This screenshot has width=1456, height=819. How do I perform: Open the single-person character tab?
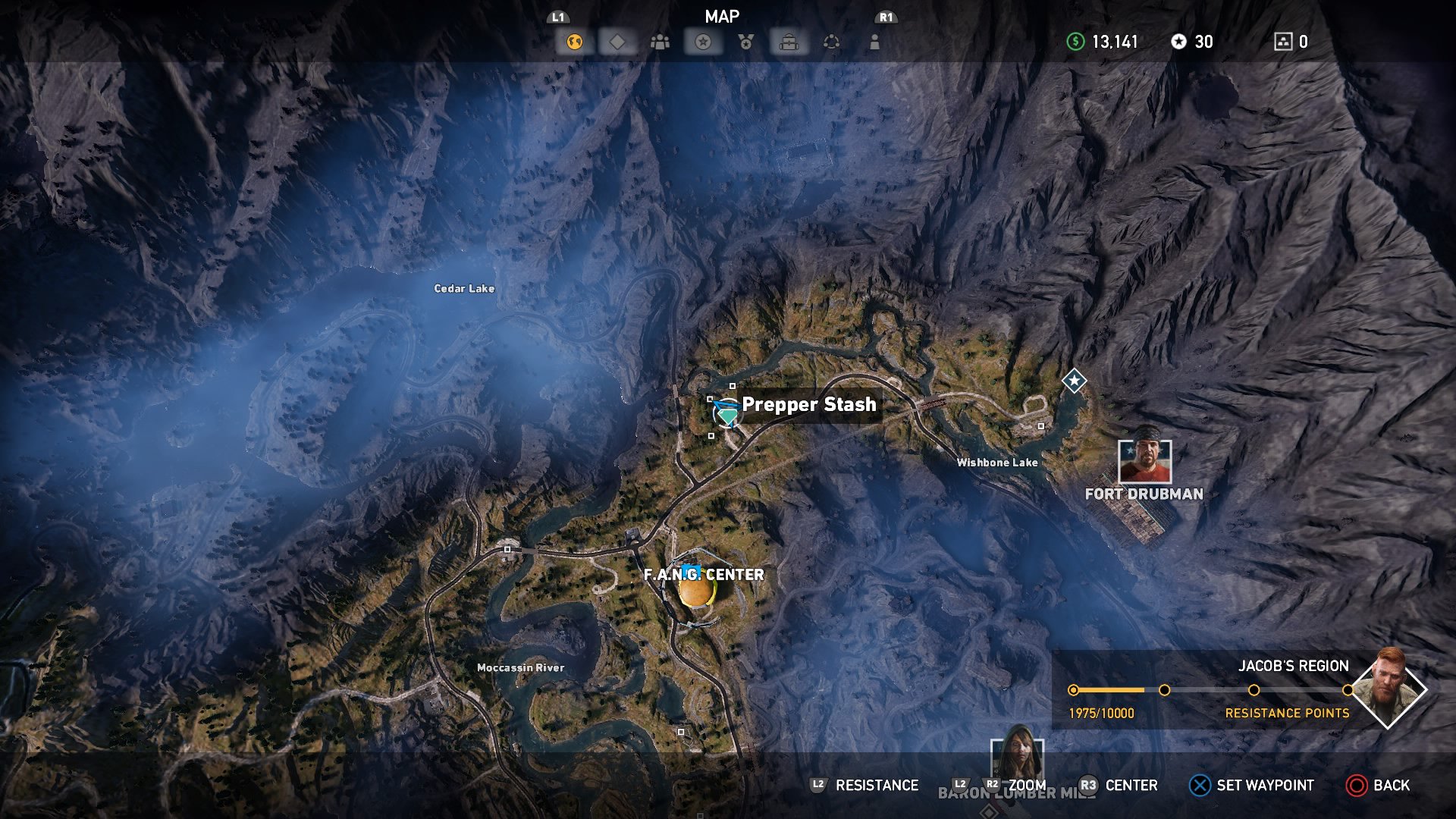[874, 42]
